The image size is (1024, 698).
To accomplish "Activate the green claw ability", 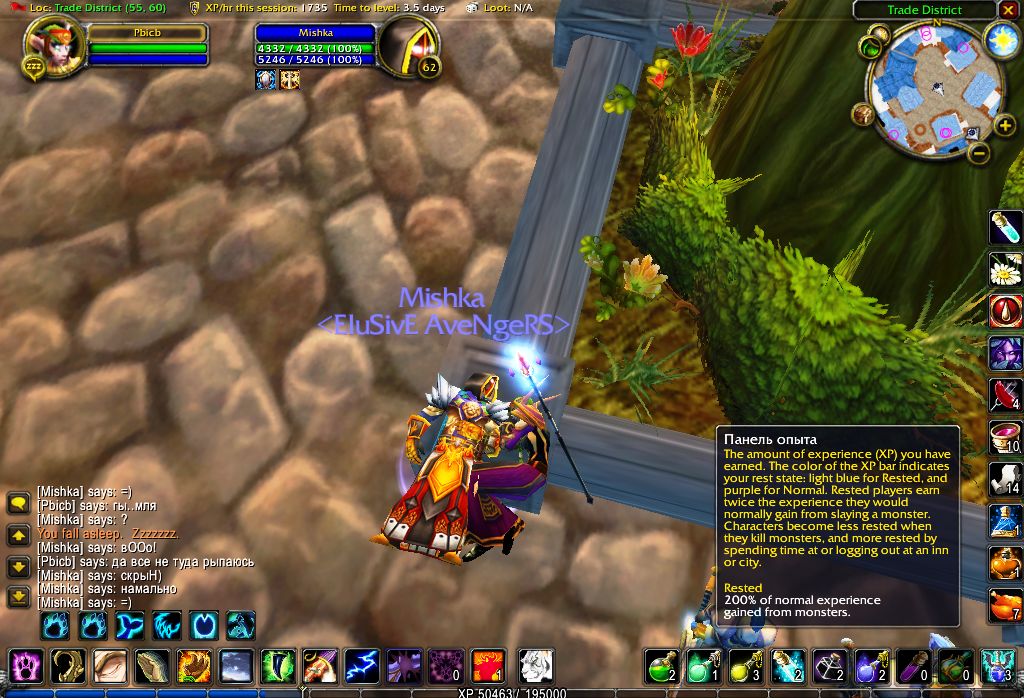I will click(x=277, y=666).
